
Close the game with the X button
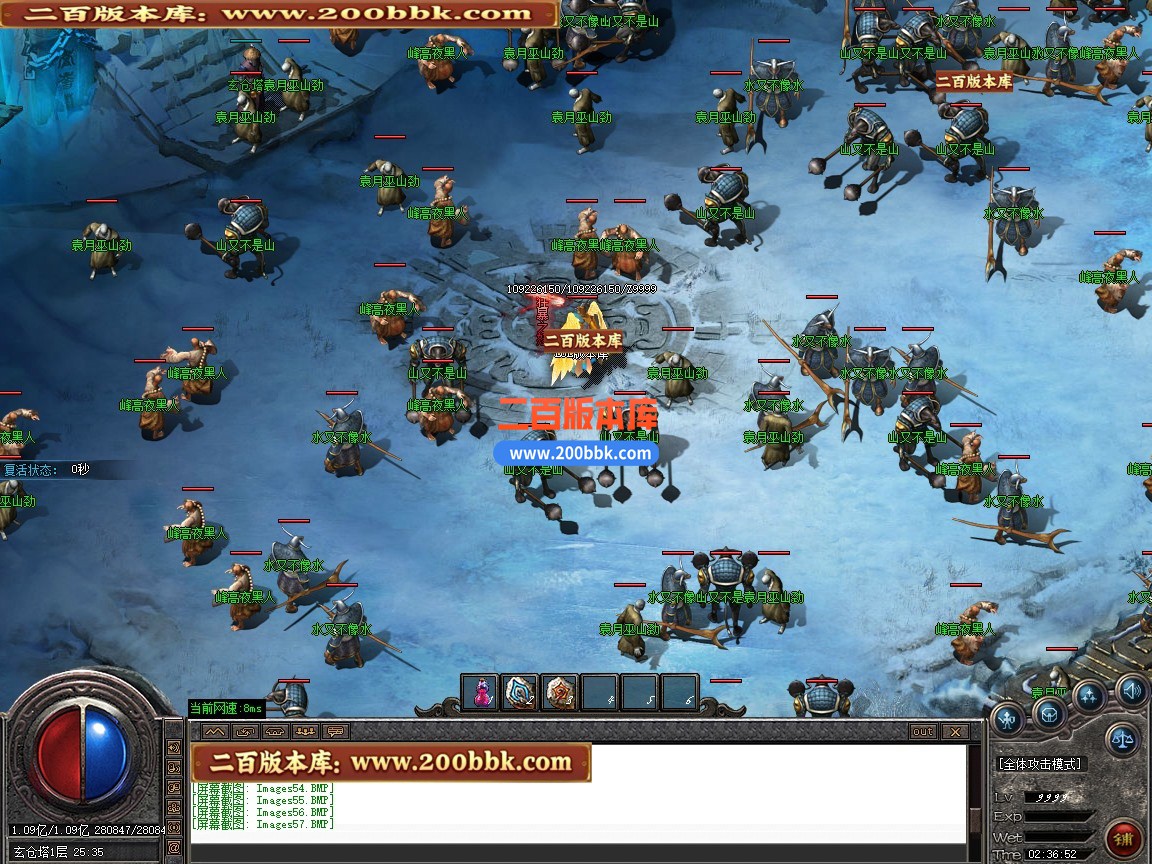[x=955, y=732]
